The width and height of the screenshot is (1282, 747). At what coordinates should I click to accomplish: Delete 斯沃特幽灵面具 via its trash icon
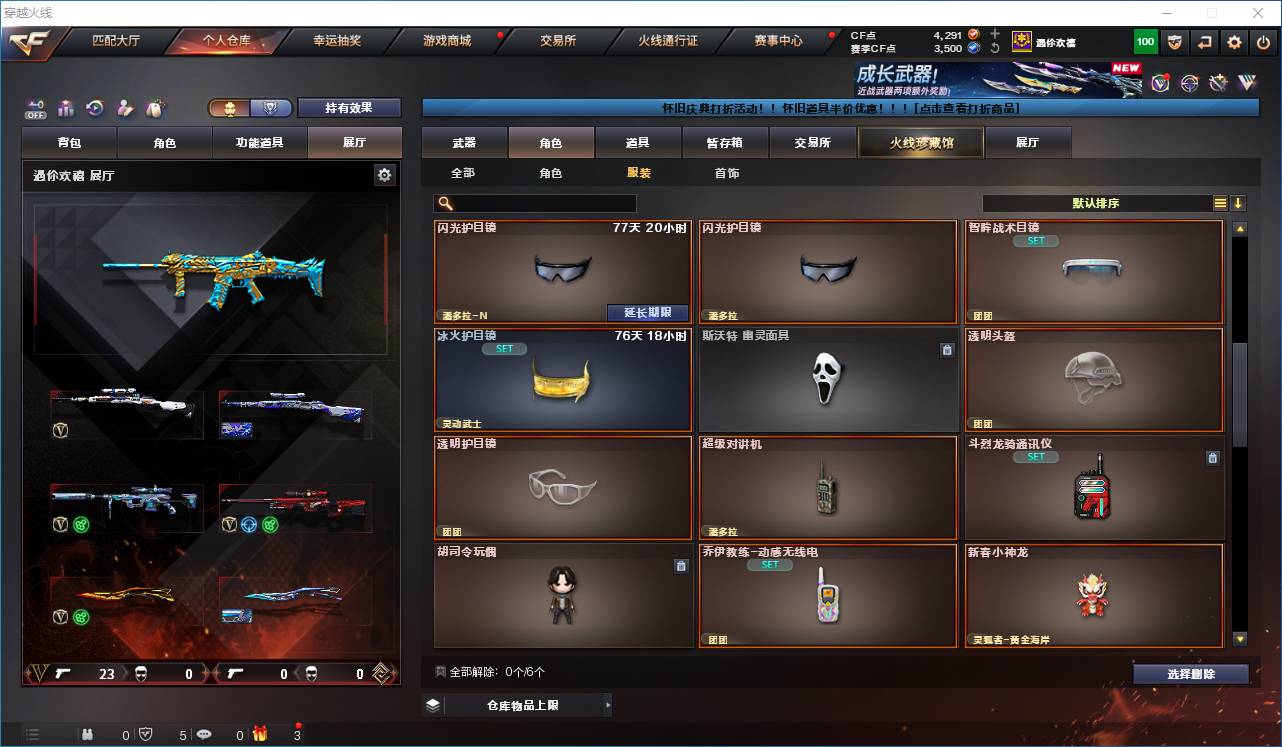947,350
